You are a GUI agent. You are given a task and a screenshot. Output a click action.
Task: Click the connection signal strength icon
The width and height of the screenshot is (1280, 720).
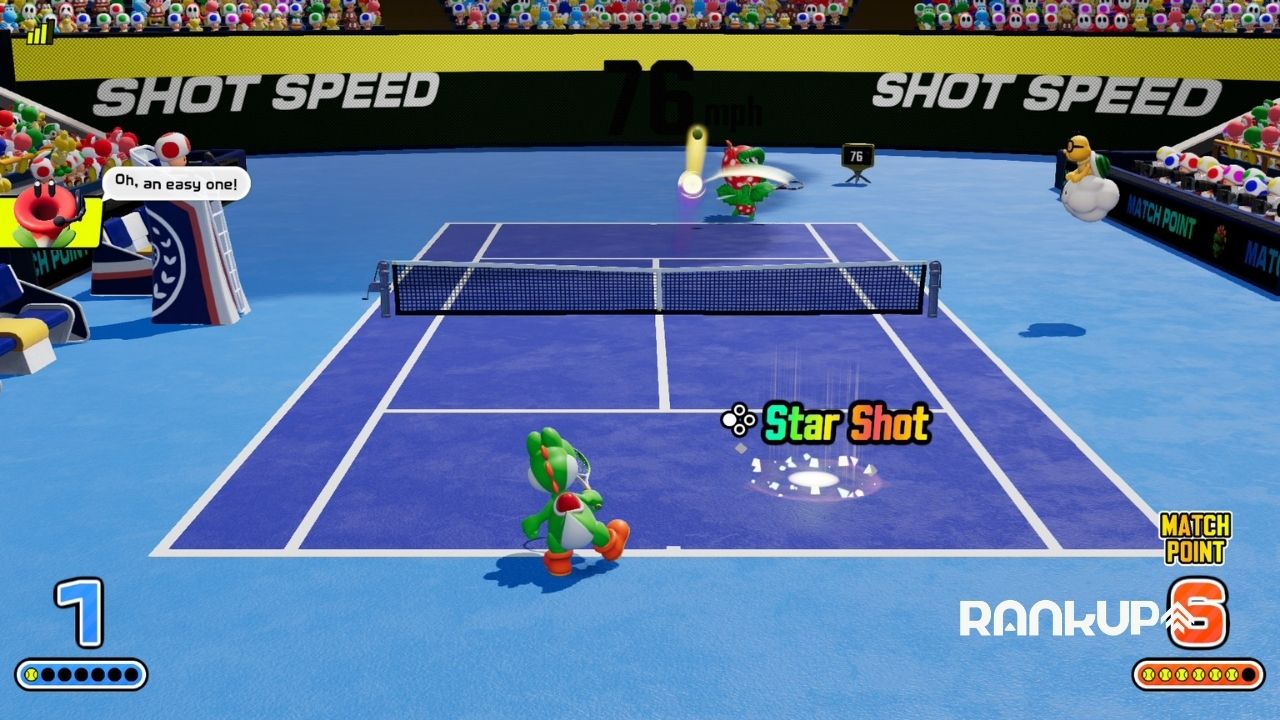[x=40, y=33]
